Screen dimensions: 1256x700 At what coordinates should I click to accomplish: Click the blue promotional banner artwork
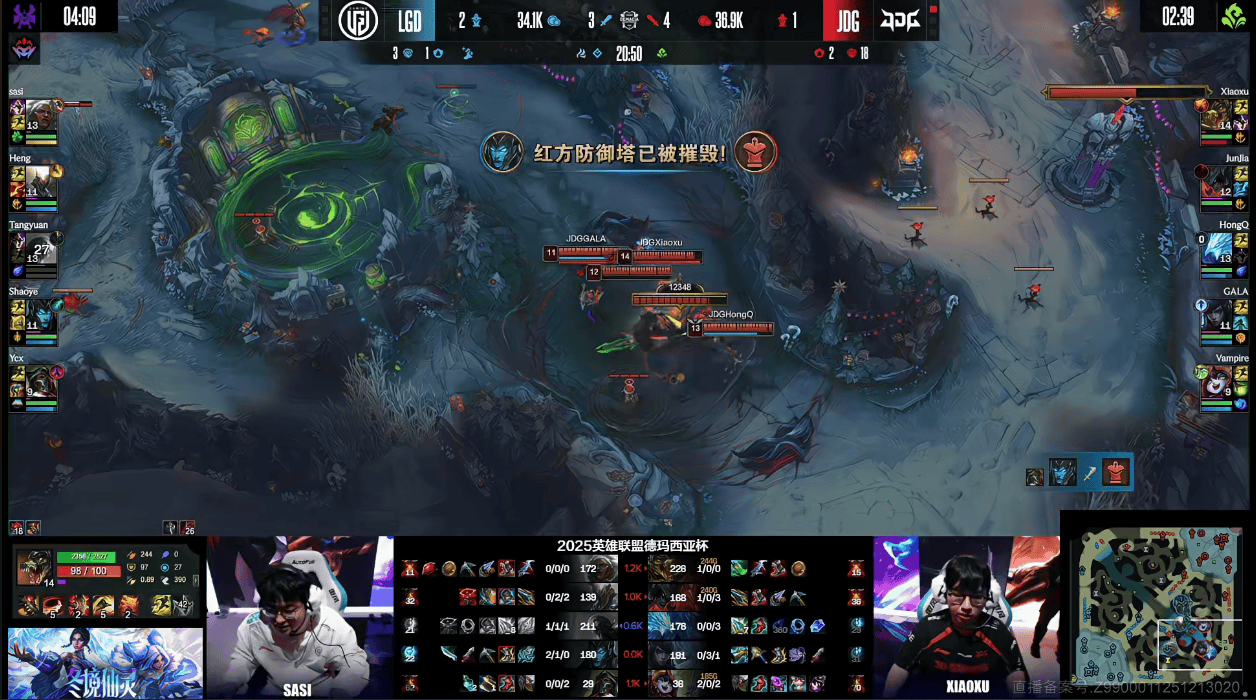104,662
